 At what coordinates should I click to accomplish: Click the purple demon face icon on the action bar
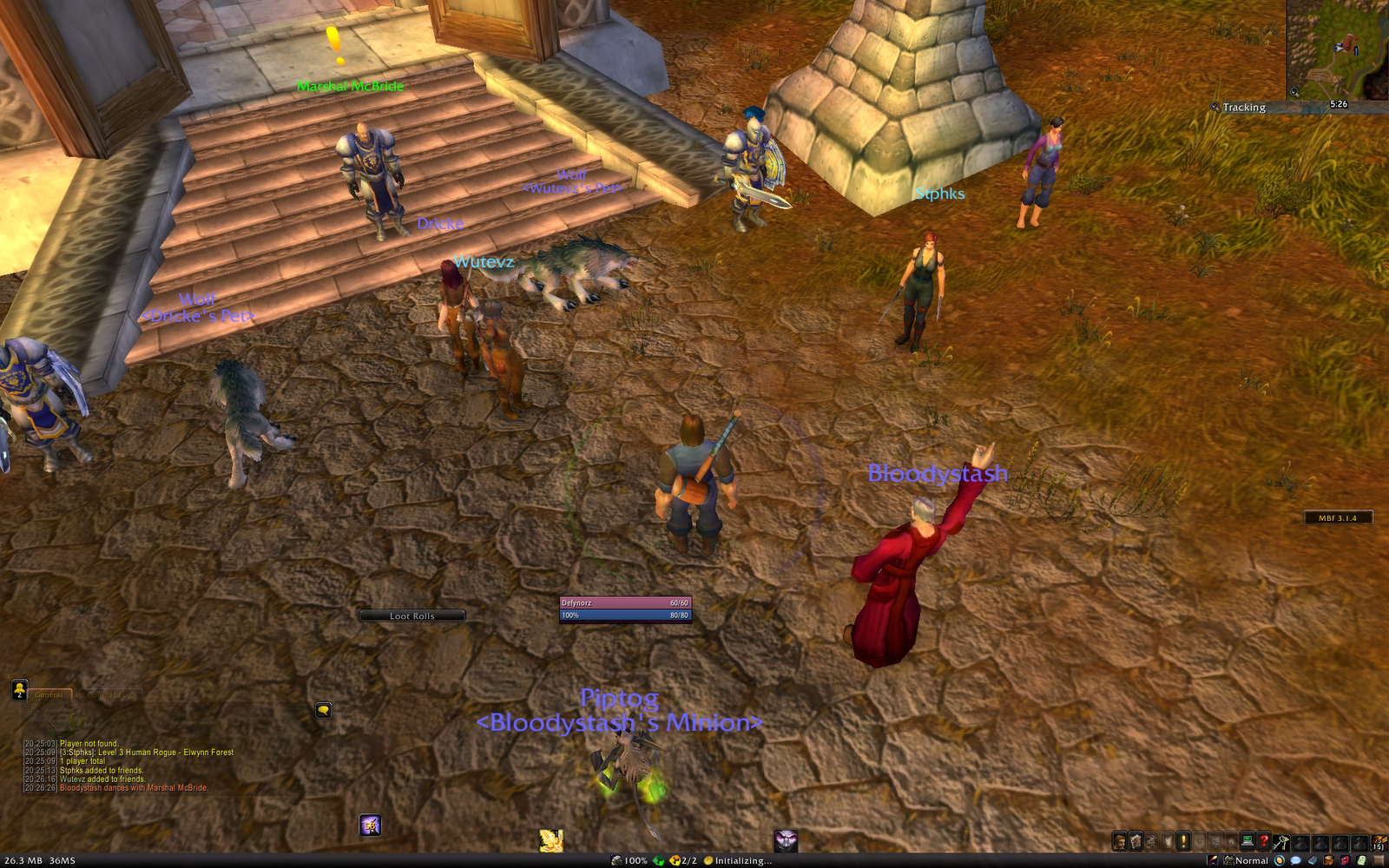(x=786, y=838)
